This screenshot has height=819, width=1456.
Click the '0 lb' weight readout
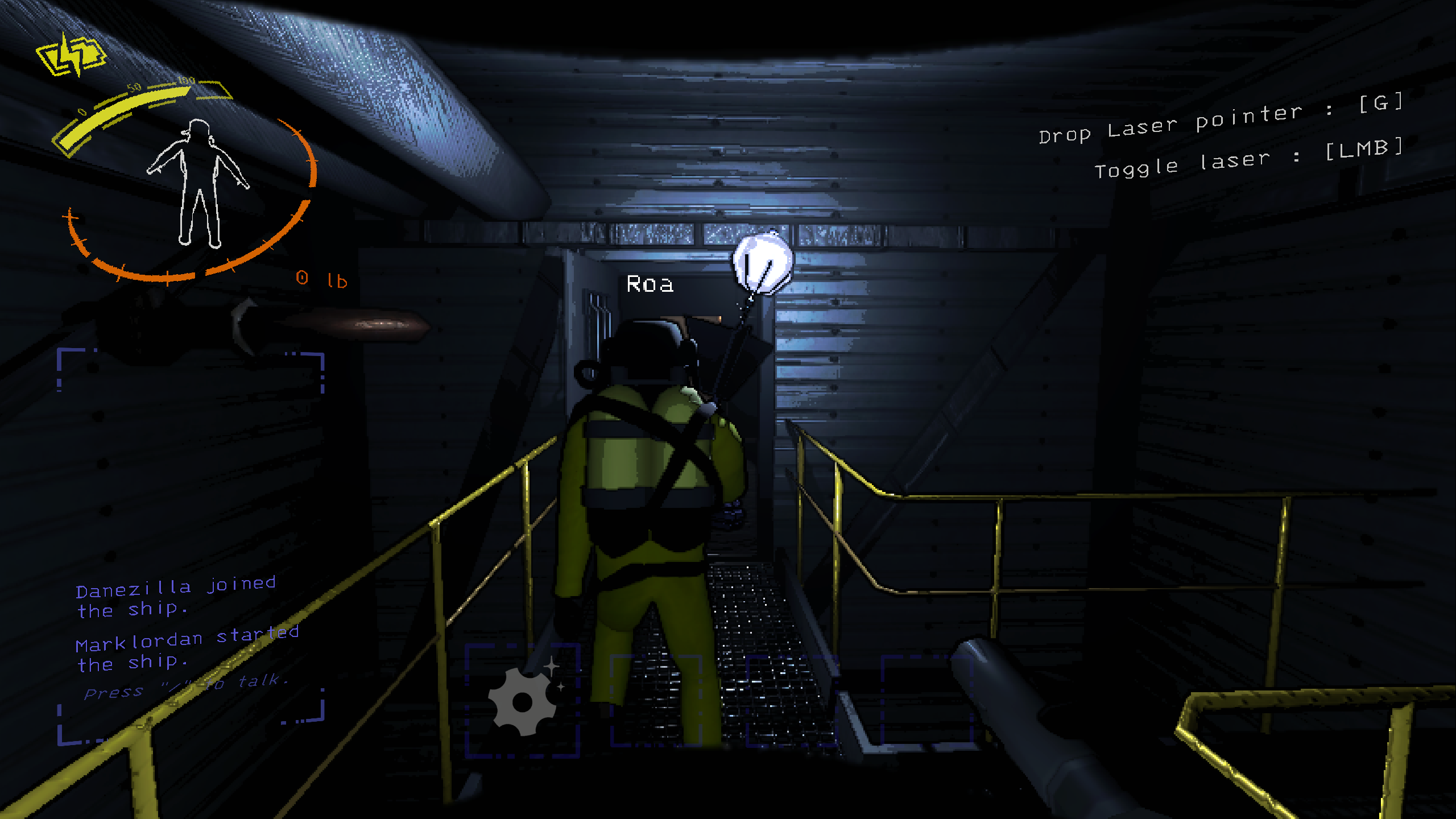[321, 278]
